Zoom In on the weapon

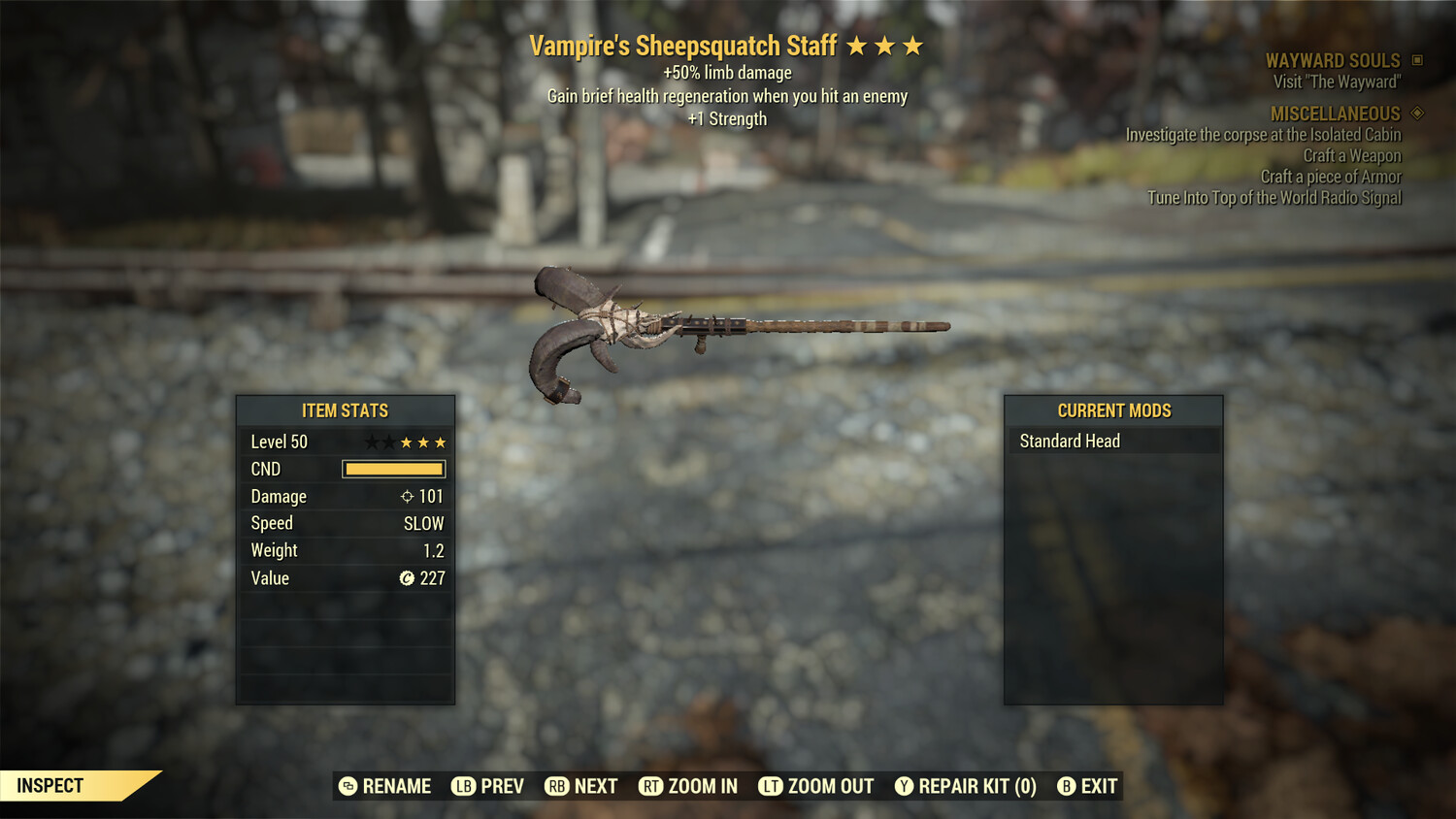[688, 786]
